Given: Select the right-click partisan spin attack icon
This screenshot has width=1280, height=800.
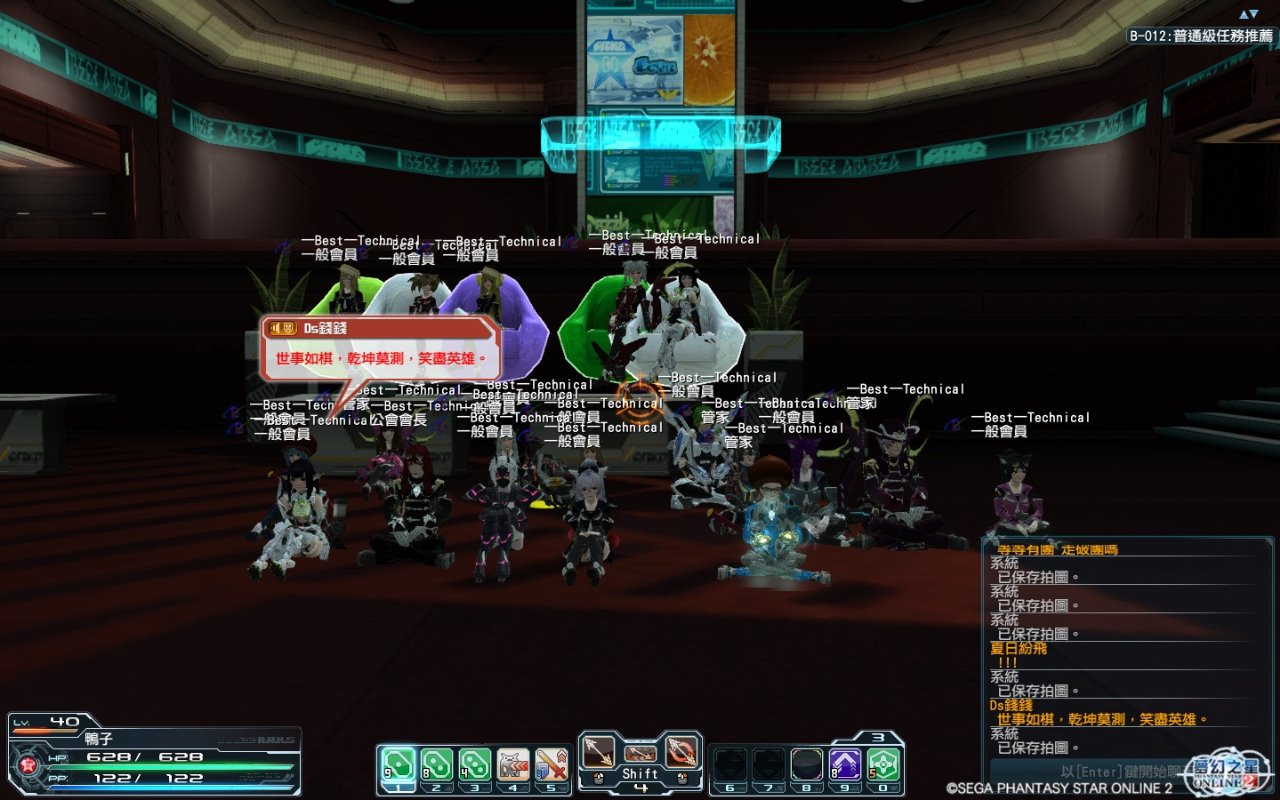Looking at the screenshot, I should (680, 750).
